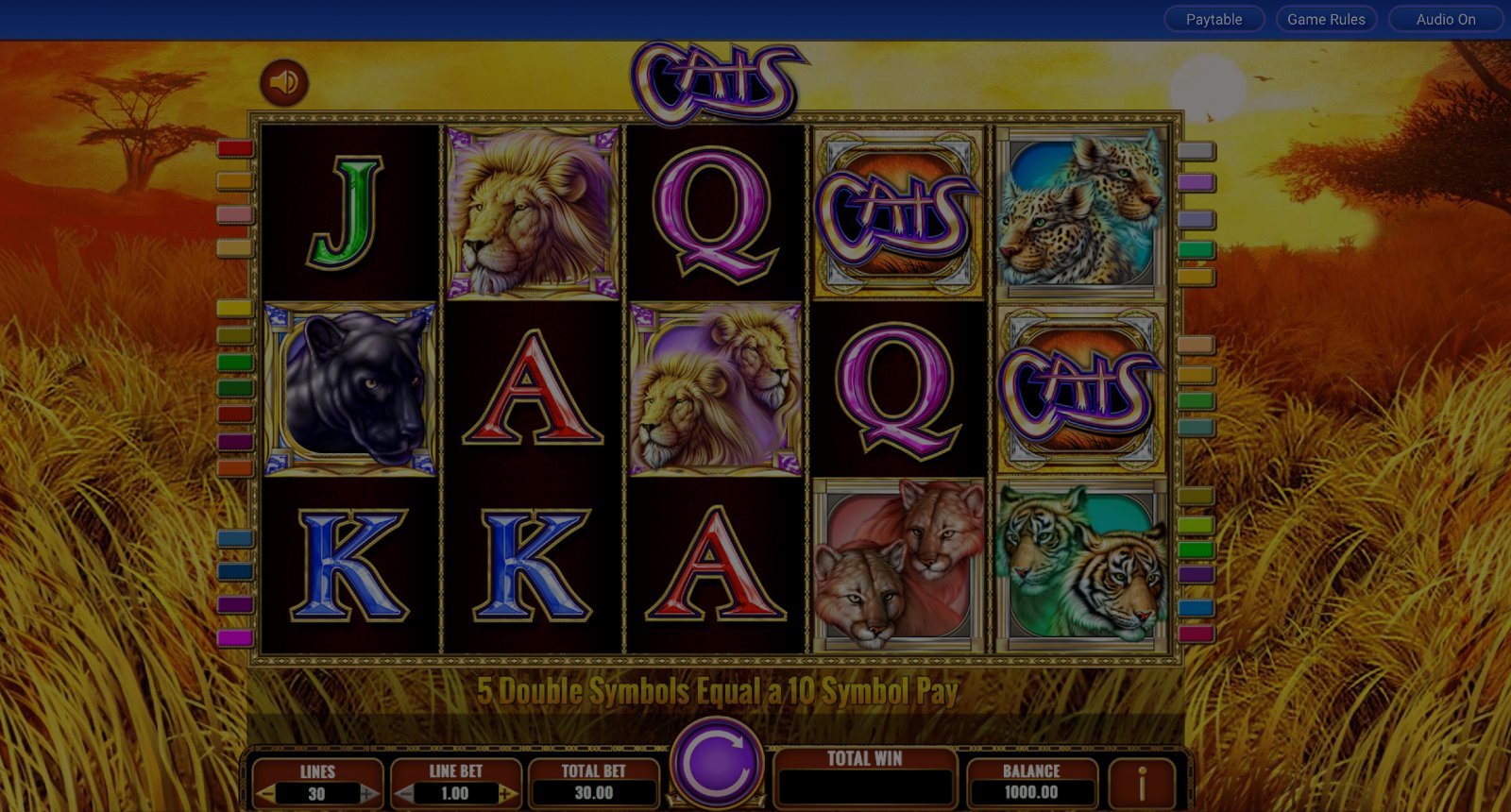
Task: Open the Paytable
Action: point(1214,19)
